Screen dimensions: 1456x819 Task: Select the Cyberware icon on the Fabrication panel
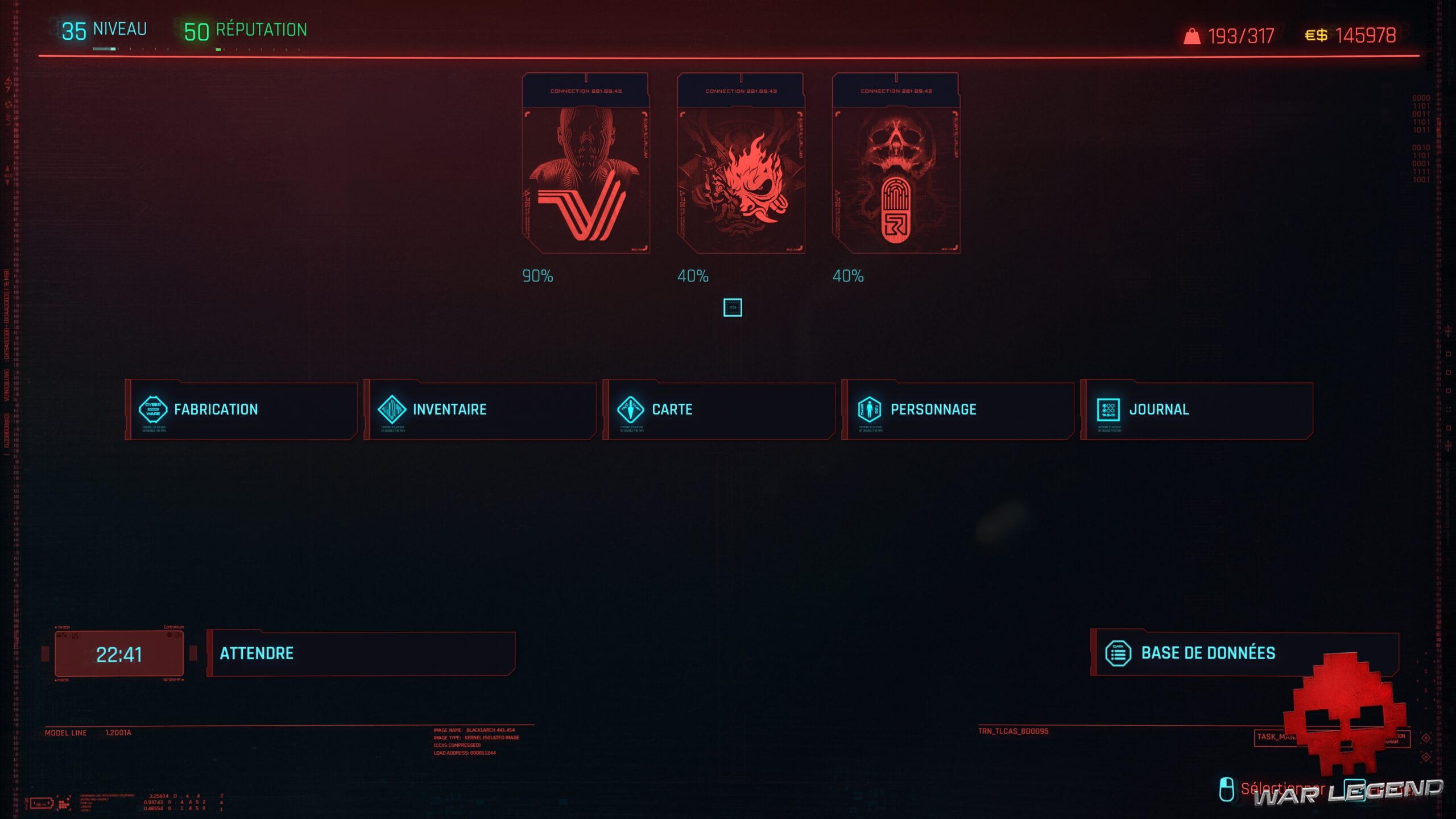(x=153, y=409)
